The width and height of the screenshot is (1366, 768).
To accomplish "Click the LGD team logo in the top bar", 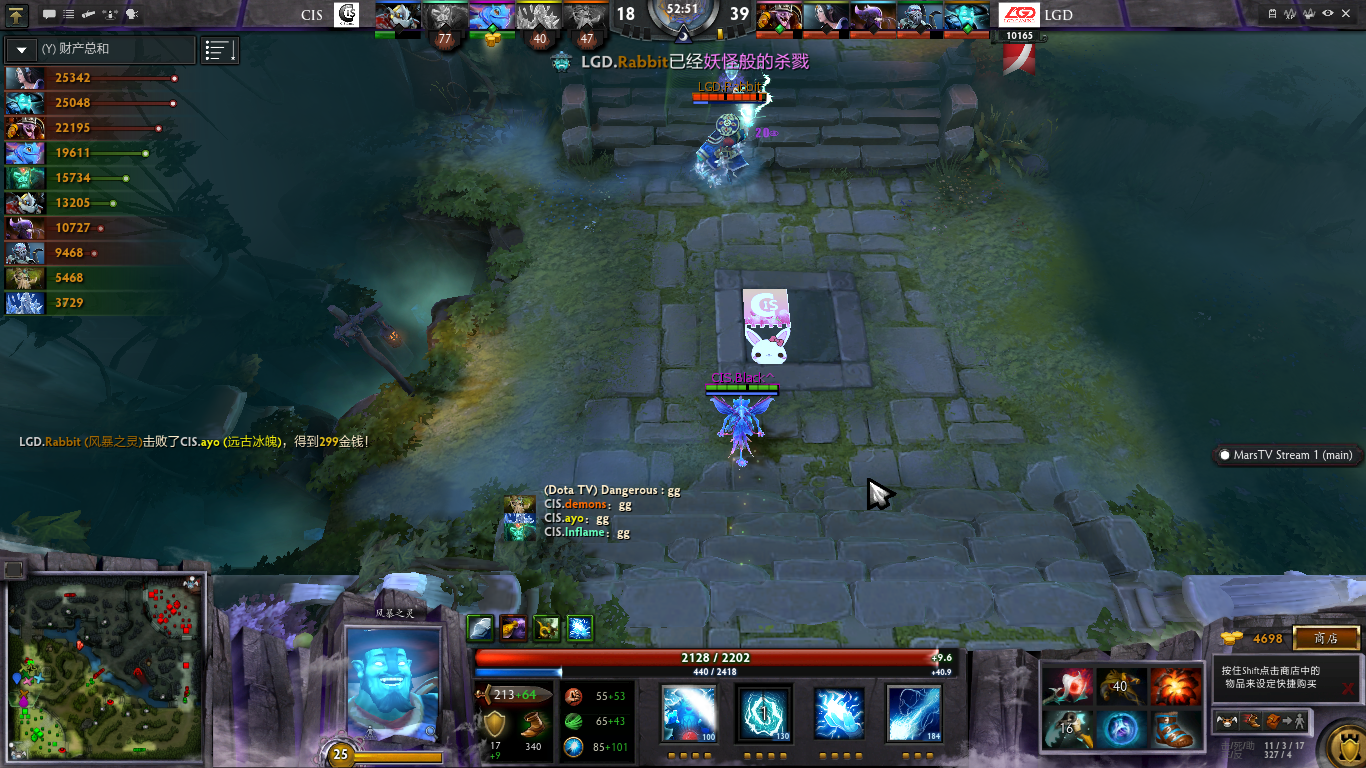I will click(x=1019, y=15).
